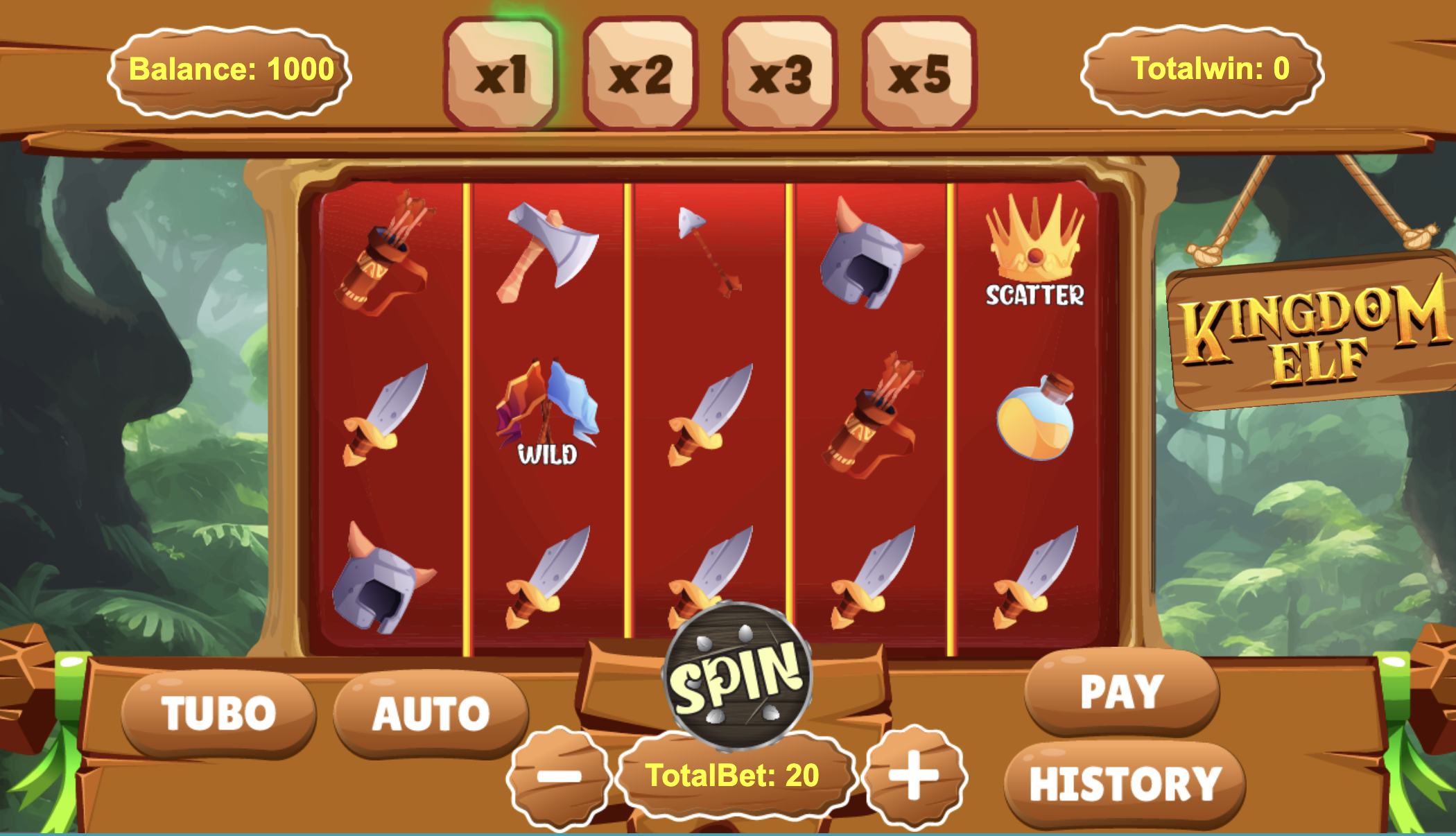Select the x1 bet multiplier
Viewport: 1456px width, 836px height.
click(x=501, y=74)
